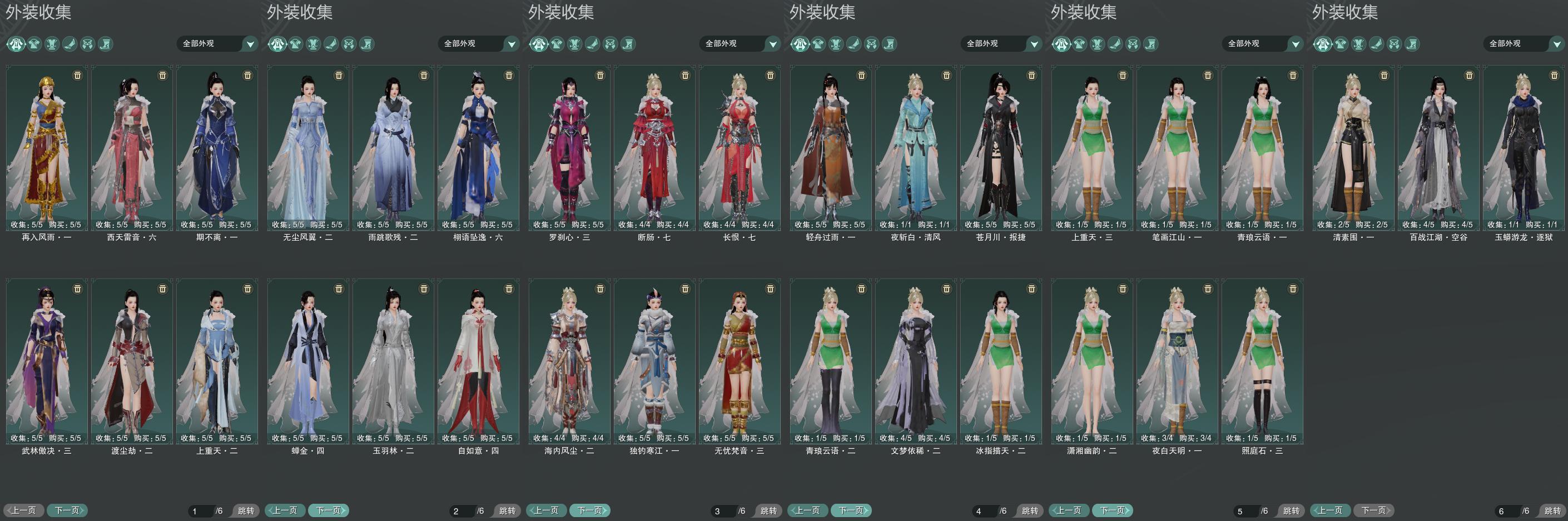Choose the 栩语坠逸·六 outfit

478,148
